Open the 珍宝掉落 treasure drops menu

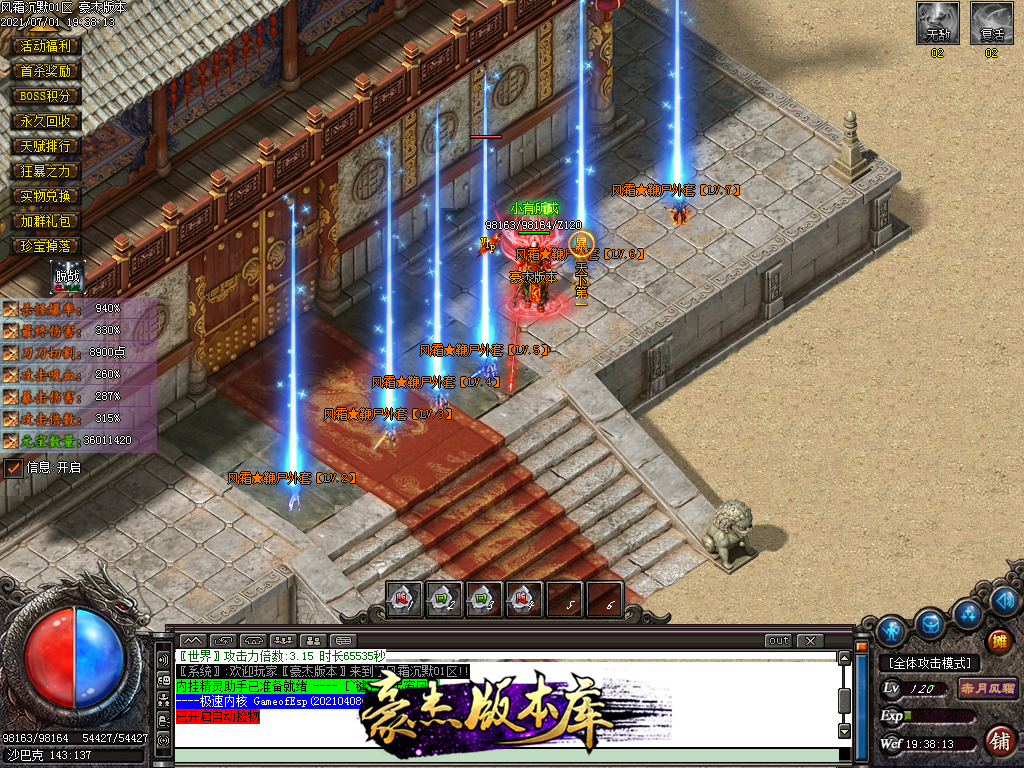[x=46, y=246]
